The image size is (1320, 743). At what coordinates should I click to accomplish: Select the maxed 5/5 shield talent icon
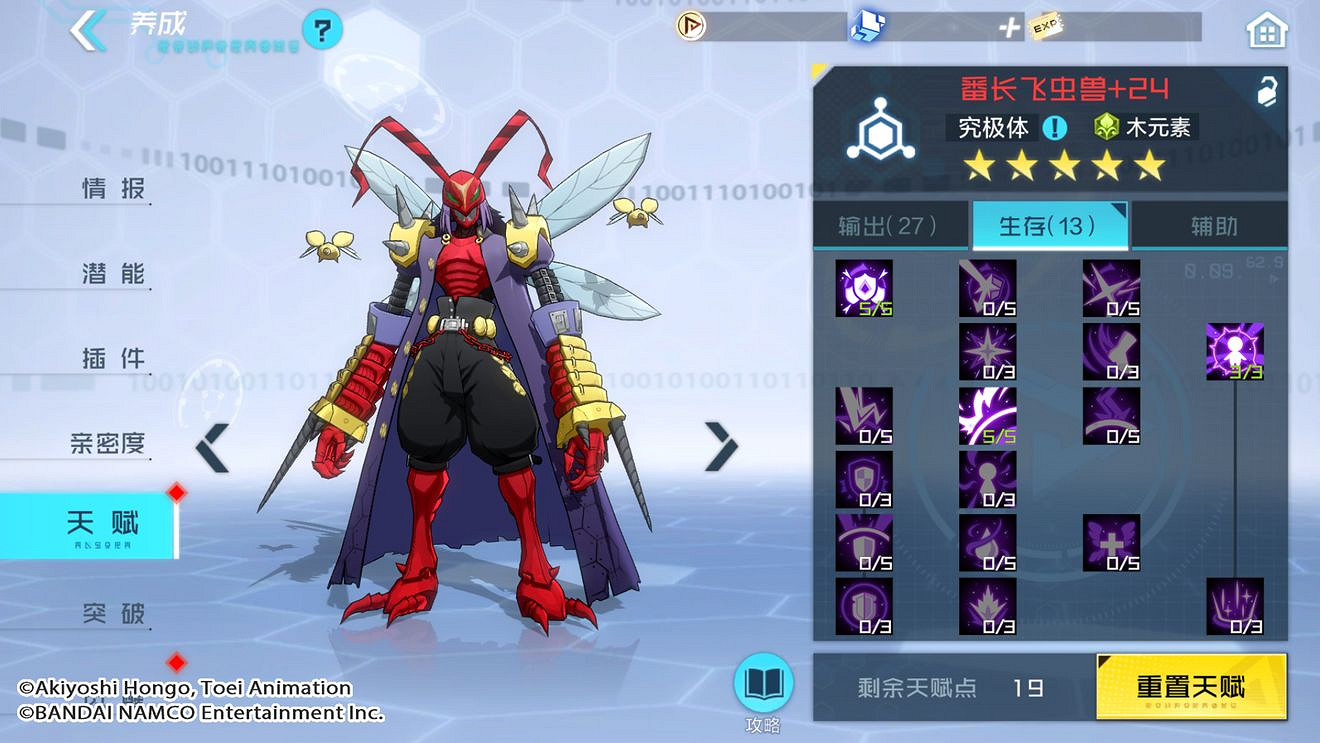[864, 290]
